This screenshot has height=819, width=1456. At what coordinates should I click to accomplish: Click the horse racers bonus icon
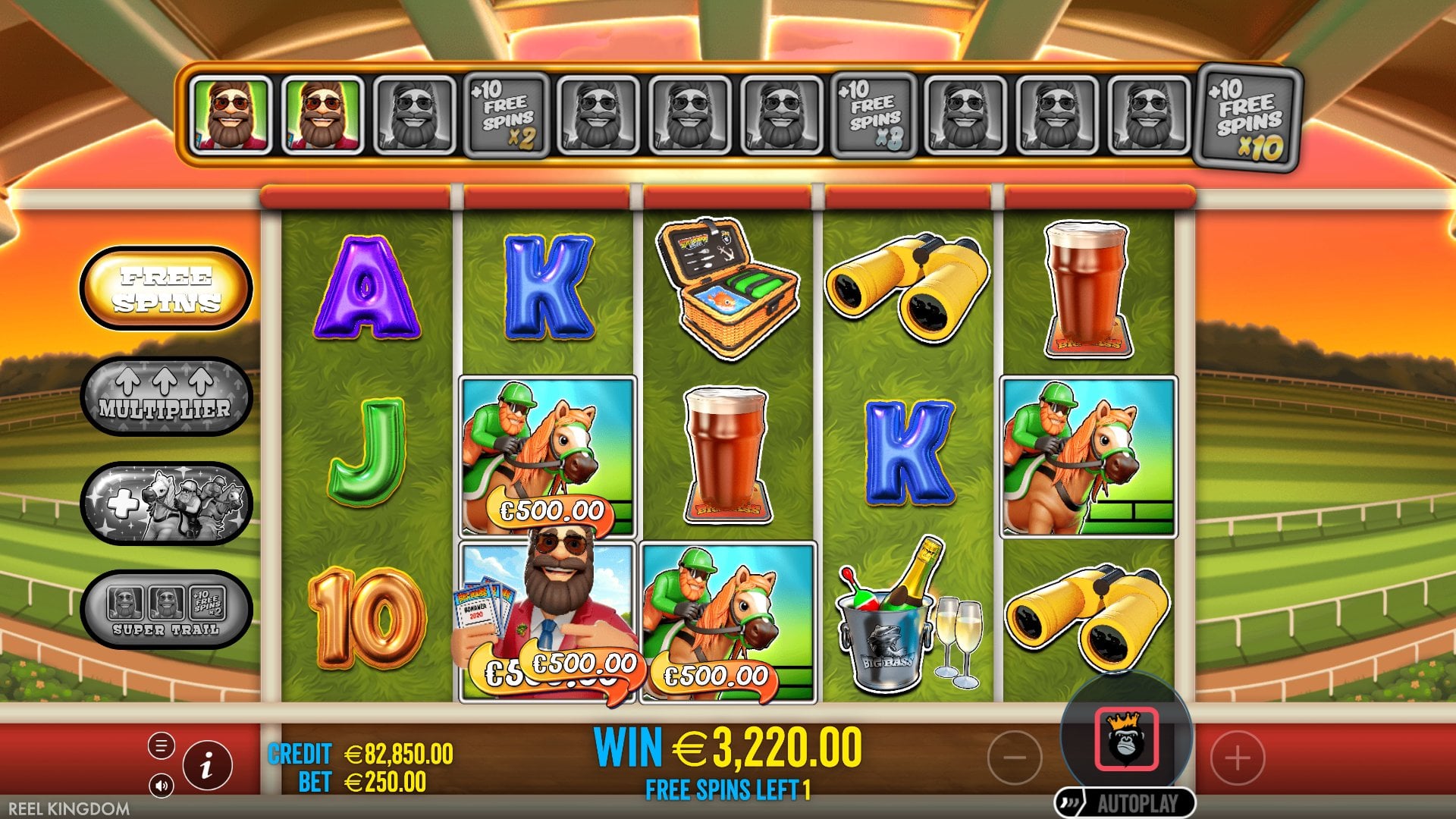(x=165, y=503)
